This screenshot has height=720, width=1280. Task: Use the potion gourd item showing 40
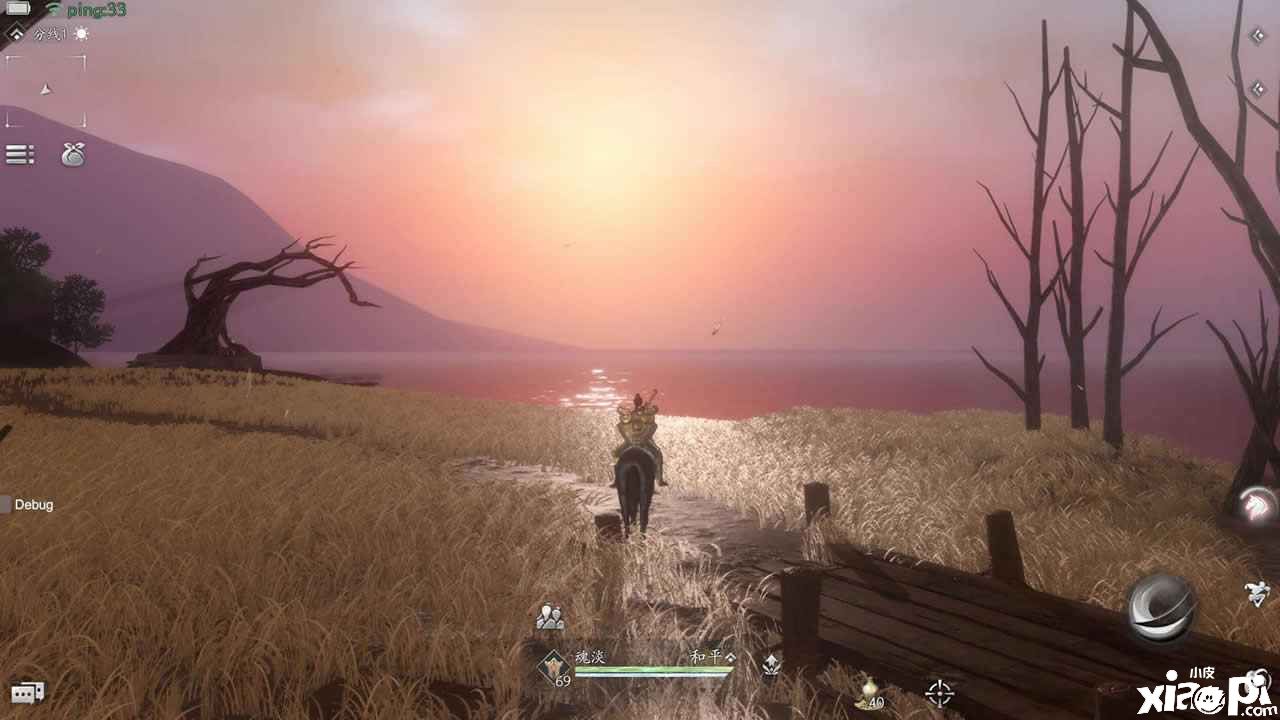pyautogui.click(x=870, y=692)
